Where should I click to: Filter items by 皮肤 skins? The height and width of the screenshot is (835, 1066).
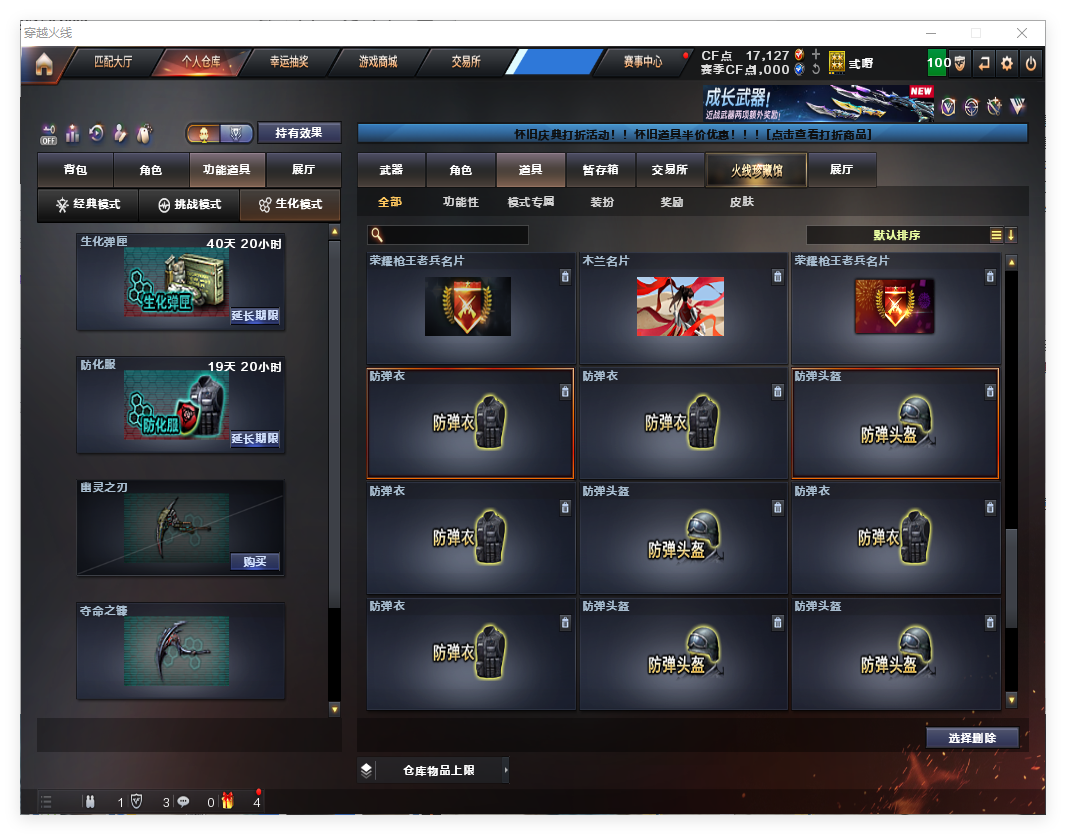coord(742,202)
